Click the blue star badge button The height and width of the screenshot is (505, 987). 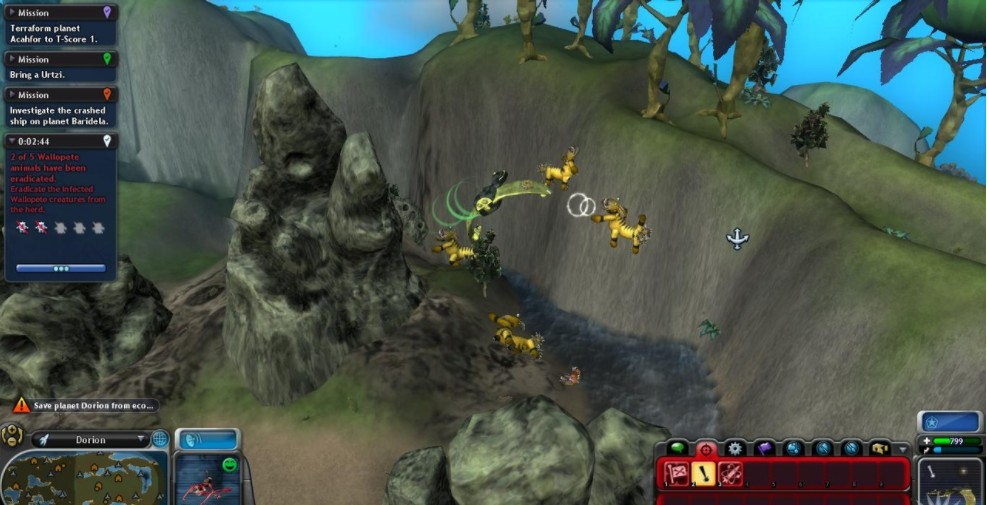point(949,422)
